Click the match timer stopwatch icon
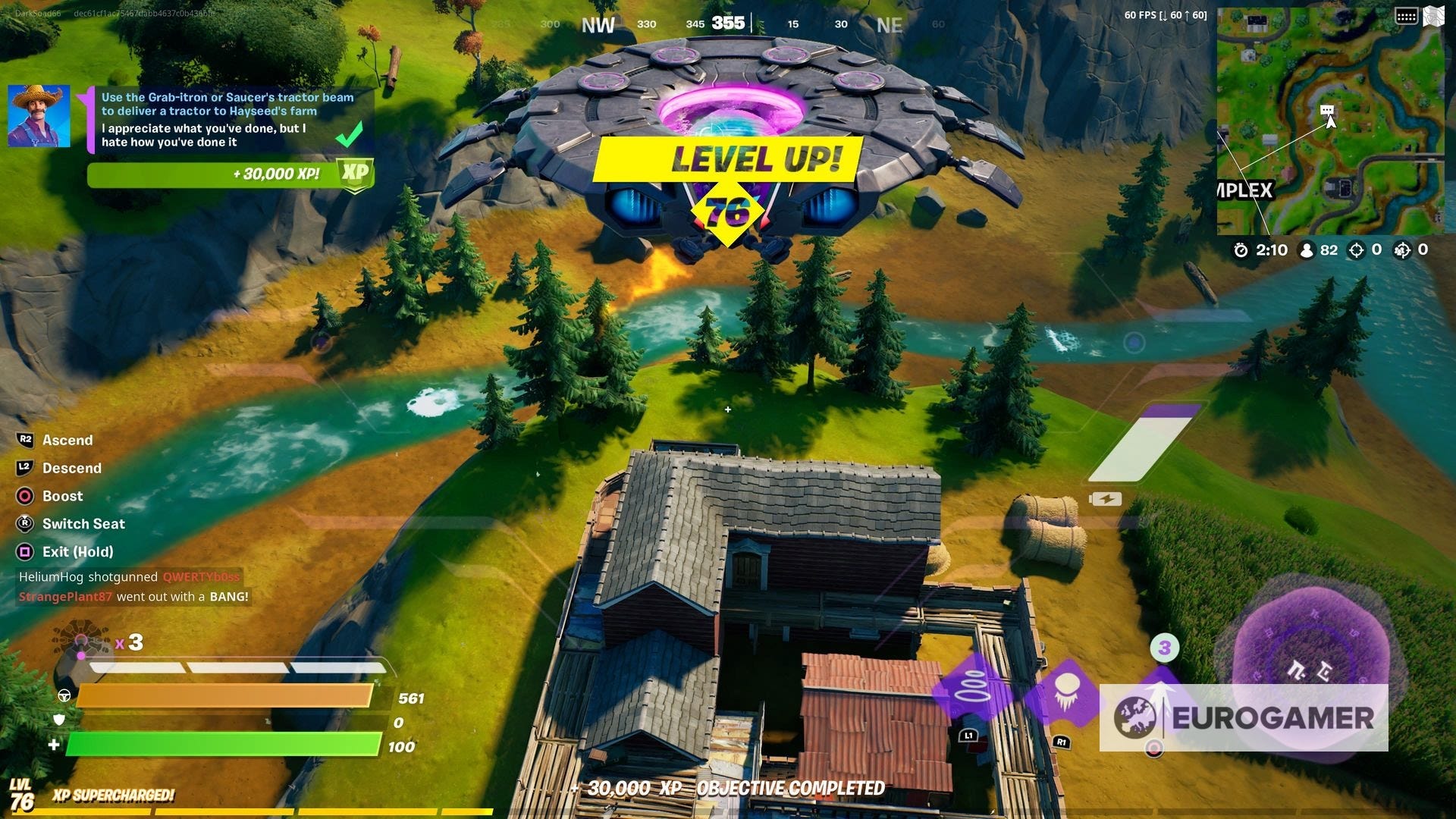Viewport: 1456px width, 819px height. click(1239, 249)
